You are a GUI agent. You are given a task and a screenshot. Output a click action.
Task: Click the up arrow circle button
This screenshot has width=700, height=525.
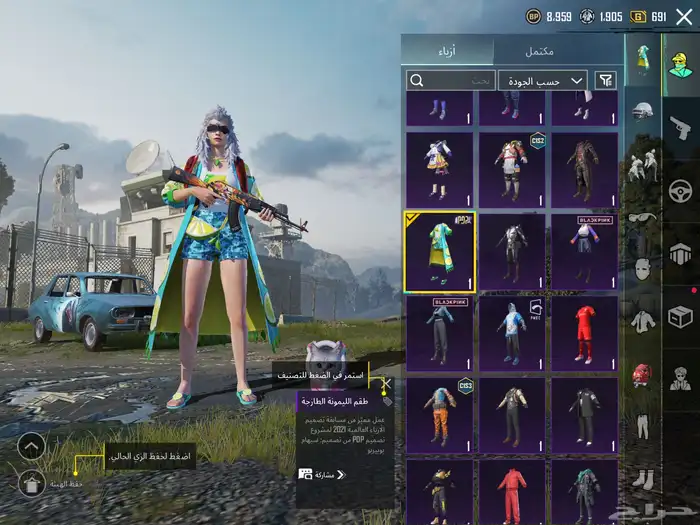tap(32, 446)
